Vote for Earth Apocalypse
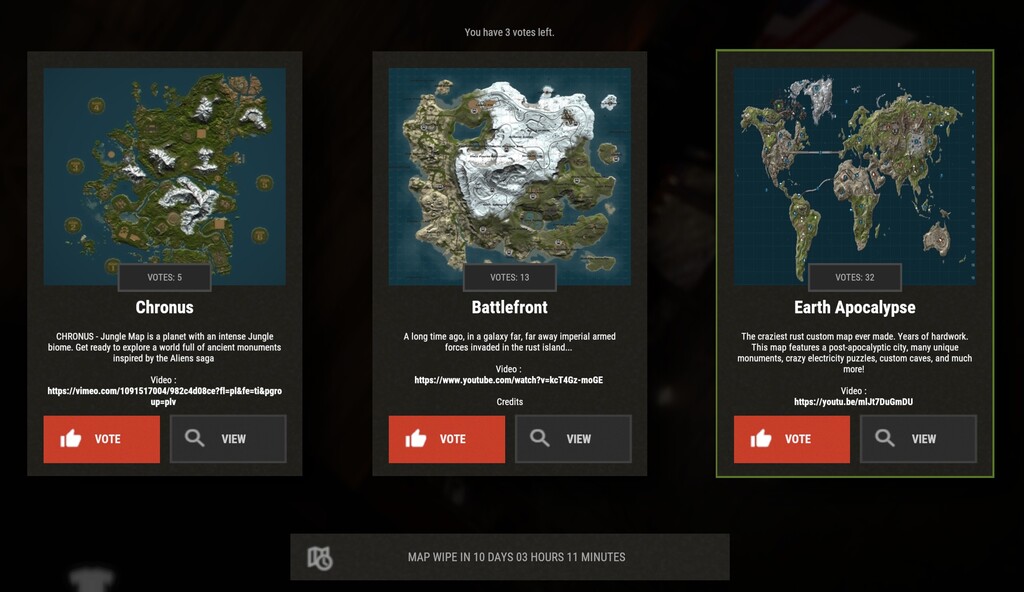1024x592 pixels. 791,439
